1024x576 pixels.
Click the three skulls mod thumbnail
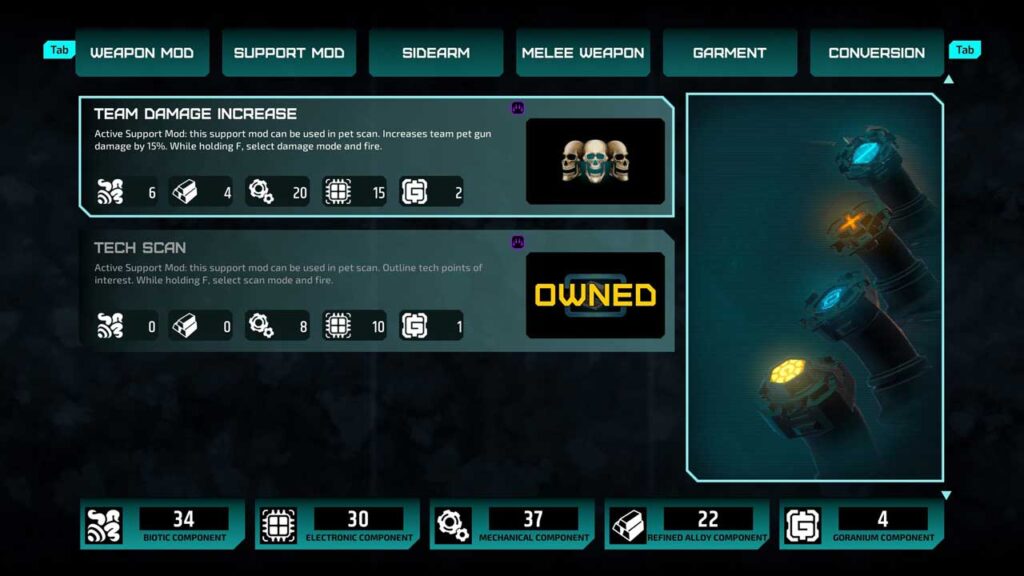pyautogui.click(x=595, y=161)
